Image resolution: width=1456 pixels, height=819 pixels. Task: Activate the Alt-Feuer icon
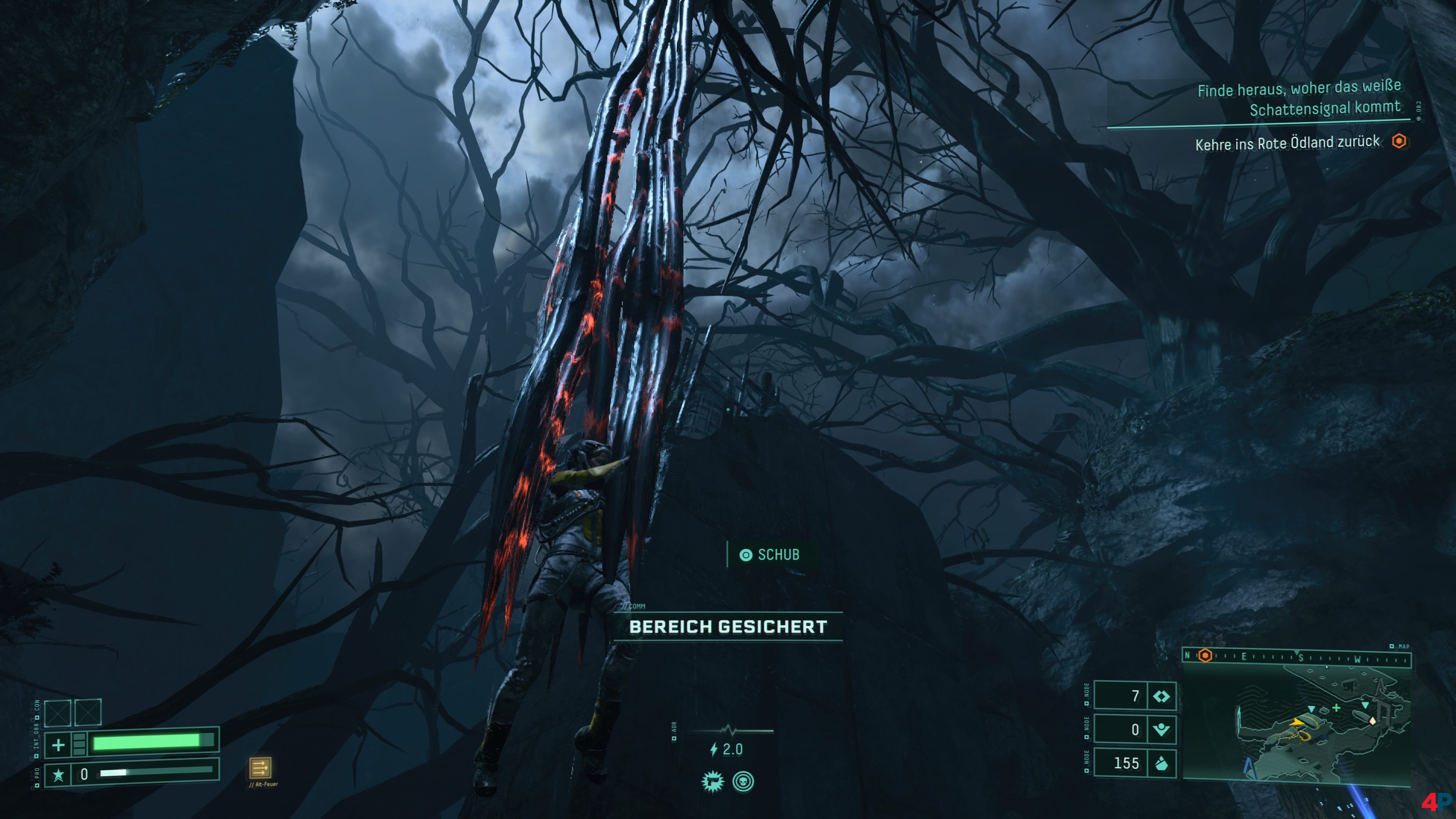coord(260,767)
